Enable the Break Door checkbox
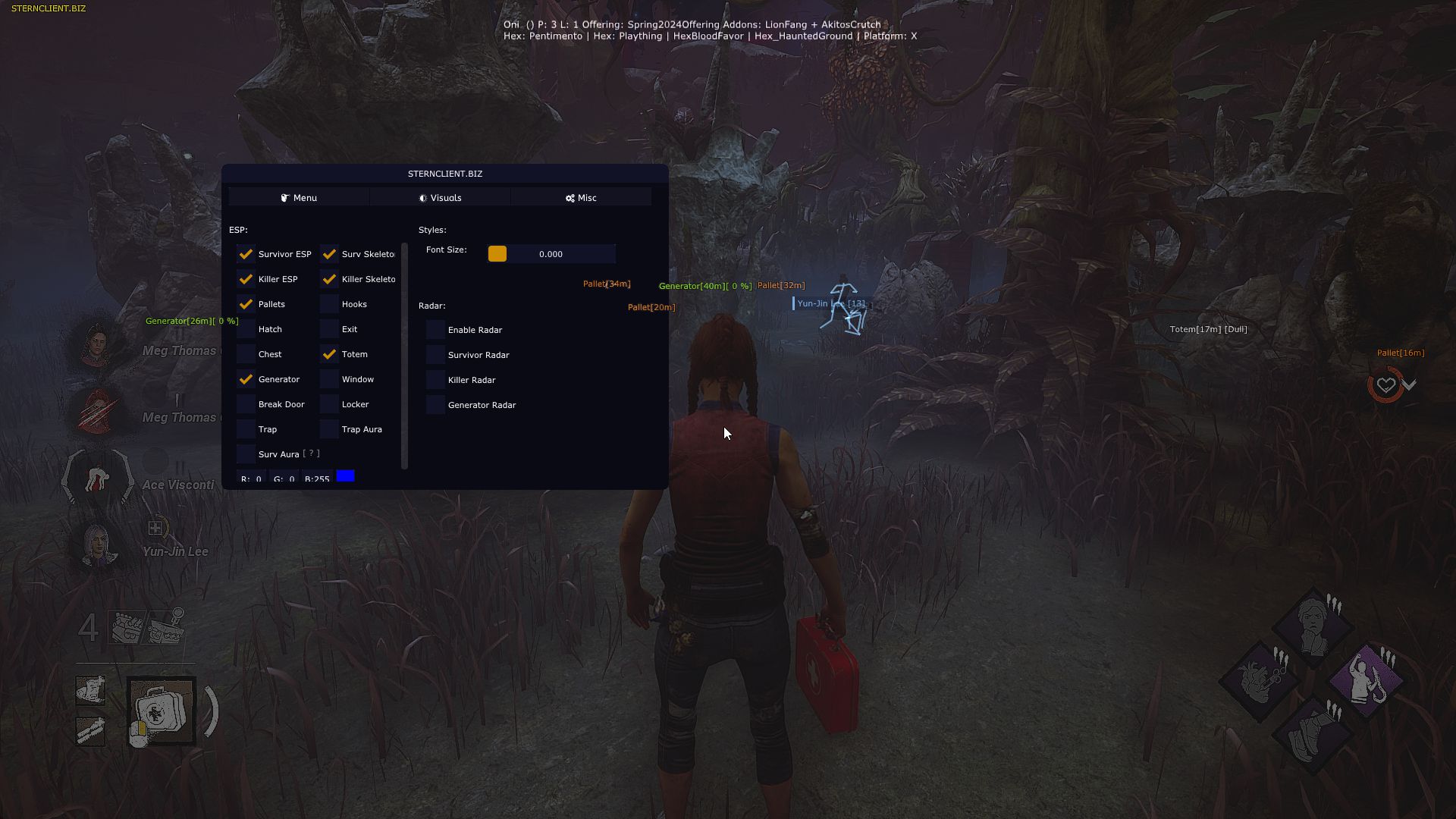 (x=246, y=404)
